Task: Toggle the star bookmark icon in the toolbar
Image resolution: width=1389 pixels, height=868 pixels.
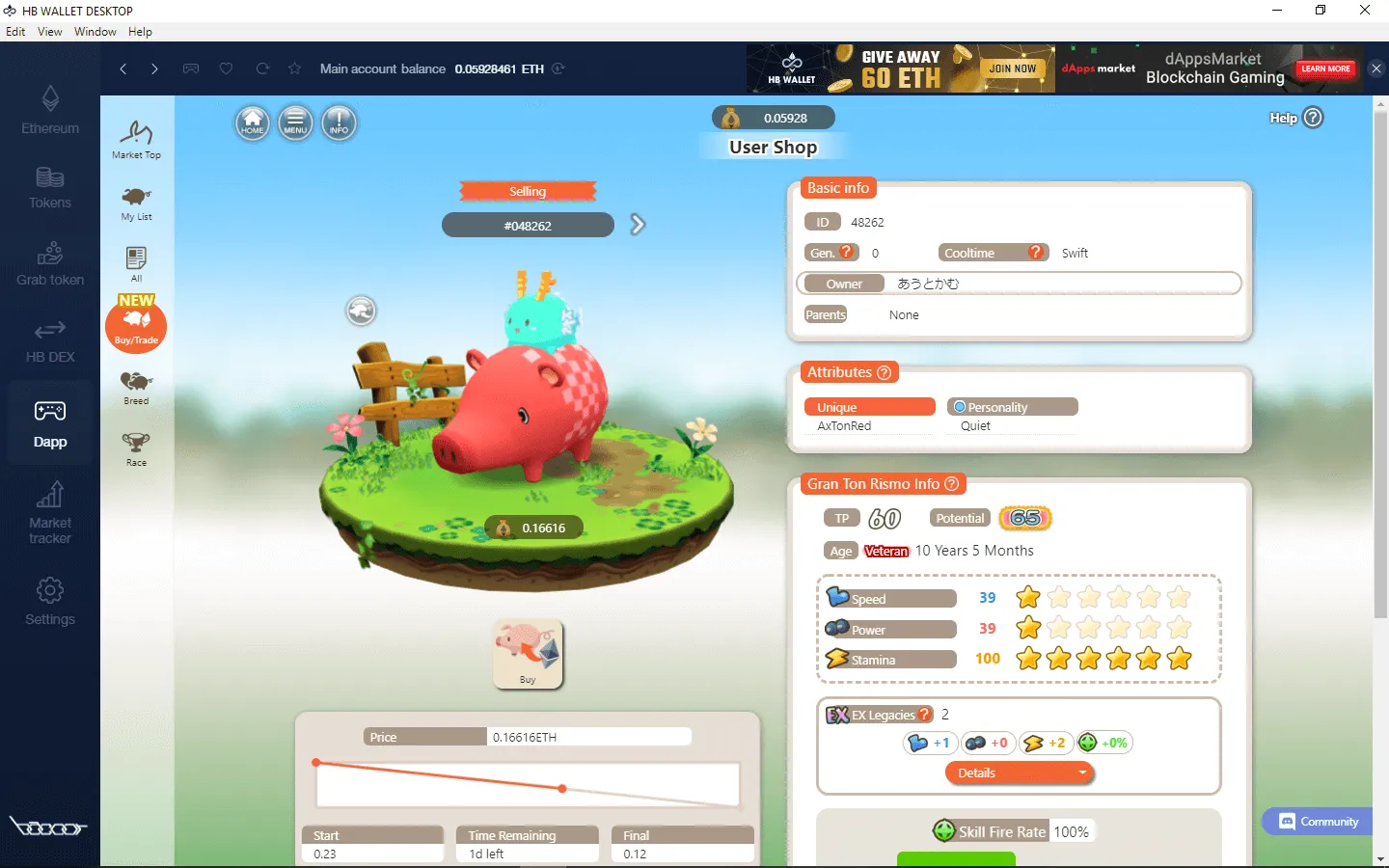Action: 294,68
